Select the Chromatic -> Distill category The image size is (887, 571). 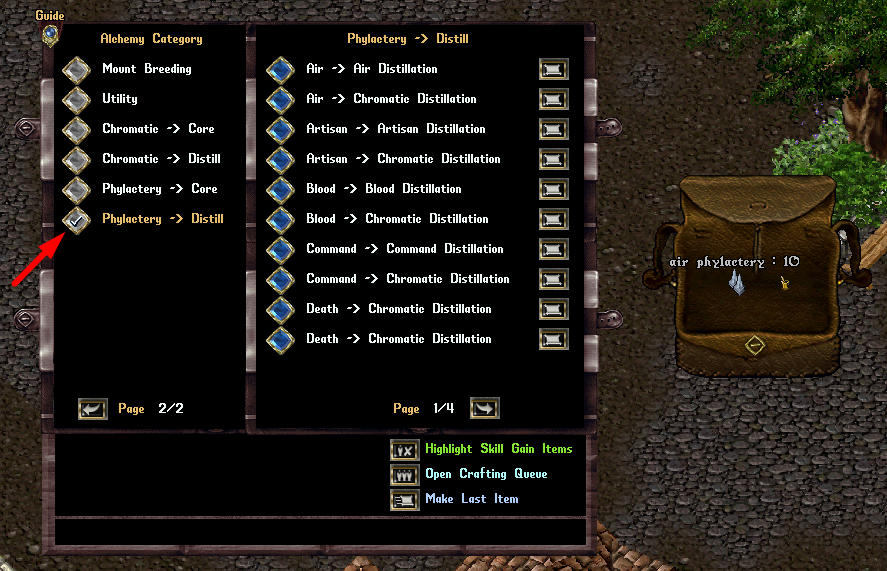pyautogui.click(x=76, y=160)
